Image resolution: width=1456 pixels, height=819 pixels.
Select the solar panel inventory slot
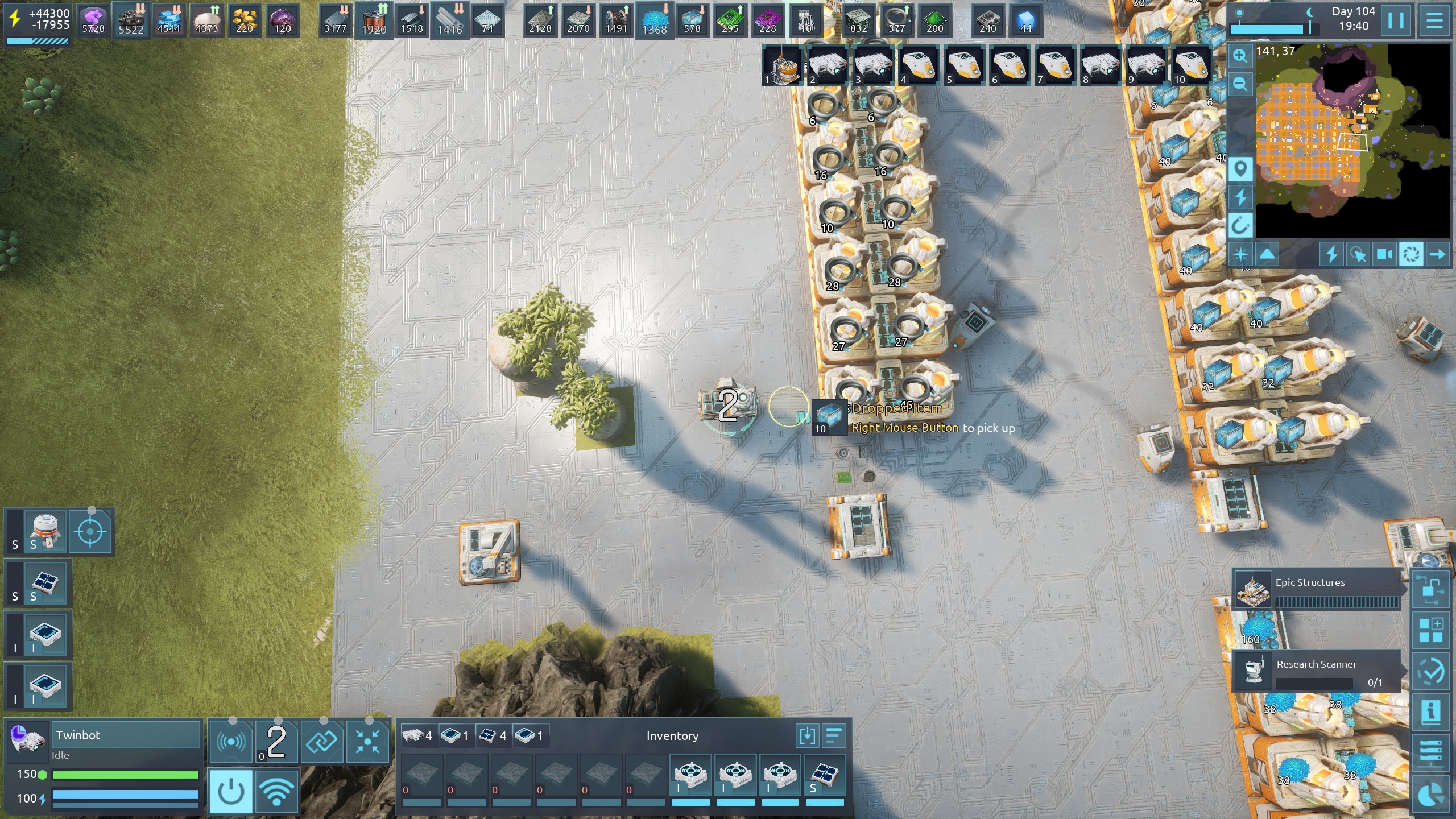[x=825, y=776]
